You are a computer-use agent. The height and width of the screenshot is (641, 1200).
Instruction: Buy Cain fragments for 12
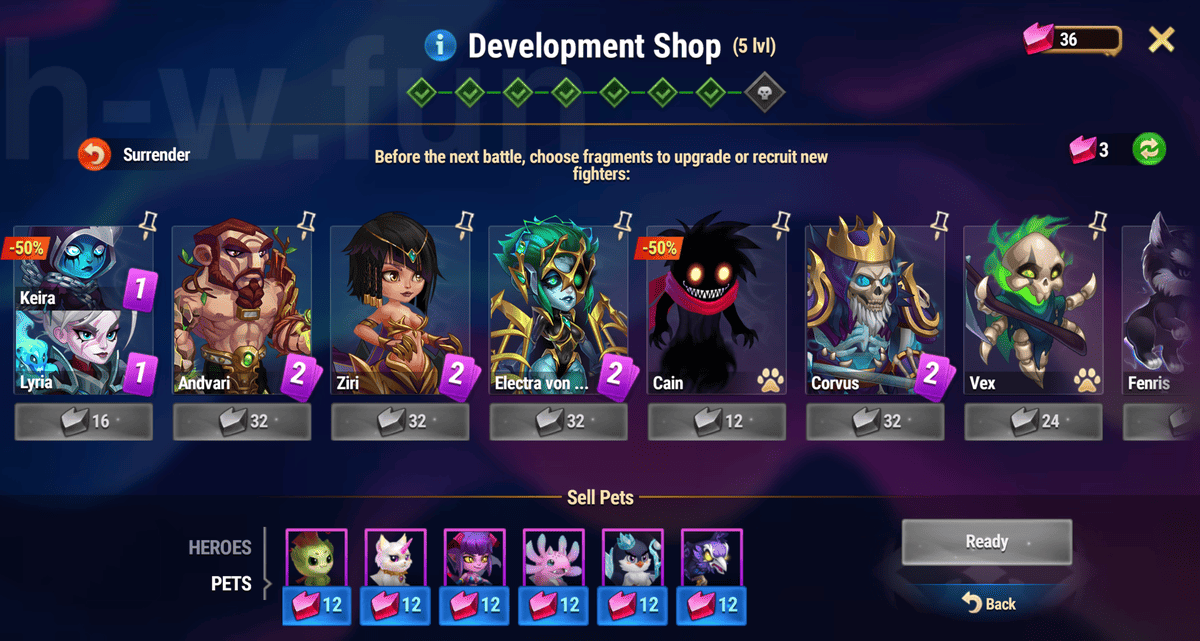[716, 421]
